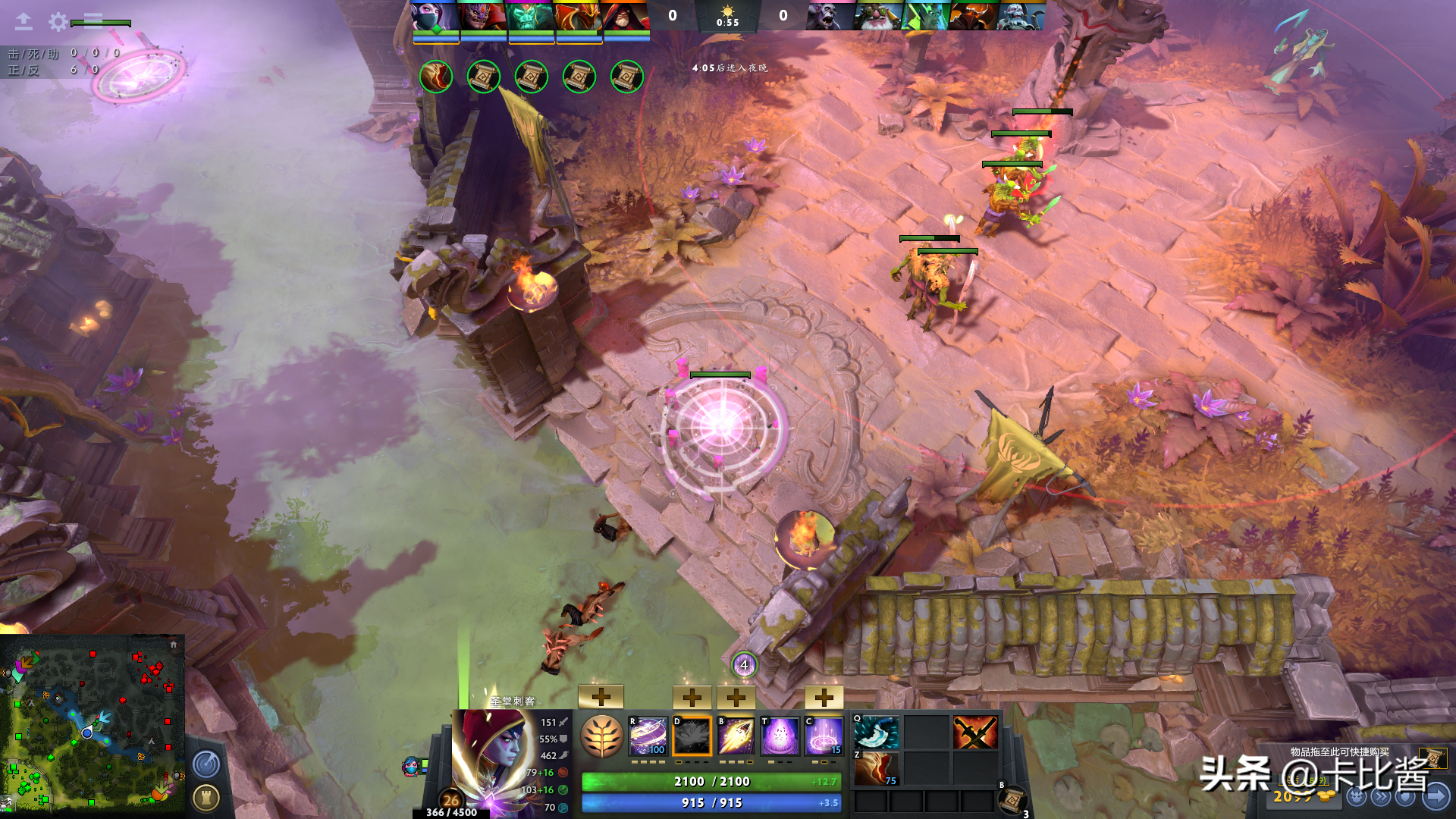Select the Sniper hero portrait in top bar
1456x819 pixels.
pyautogui.click(x=878, y=16)
